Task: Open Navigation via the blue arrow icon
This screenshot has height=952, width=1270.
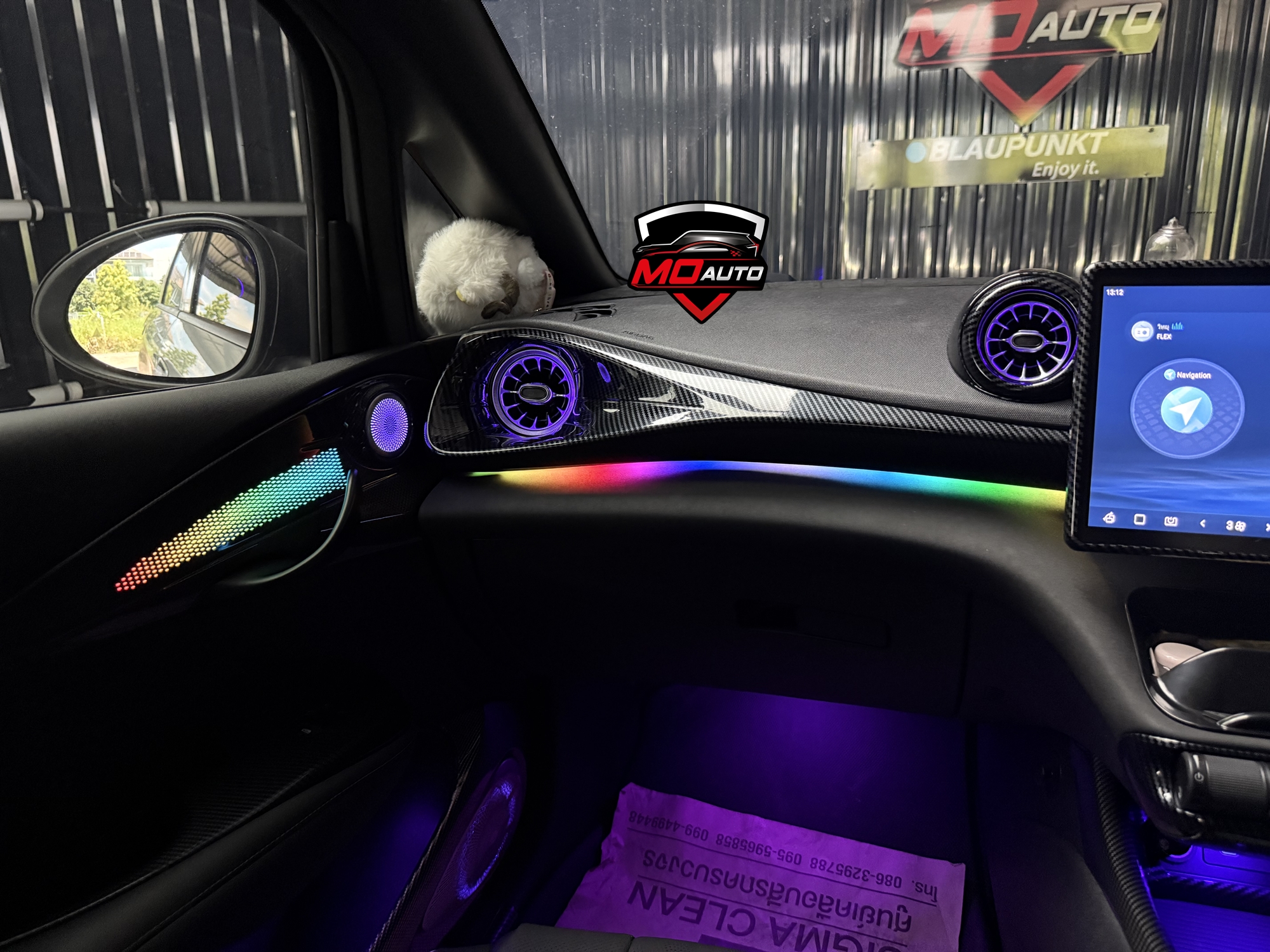Action: [1186, 409]
